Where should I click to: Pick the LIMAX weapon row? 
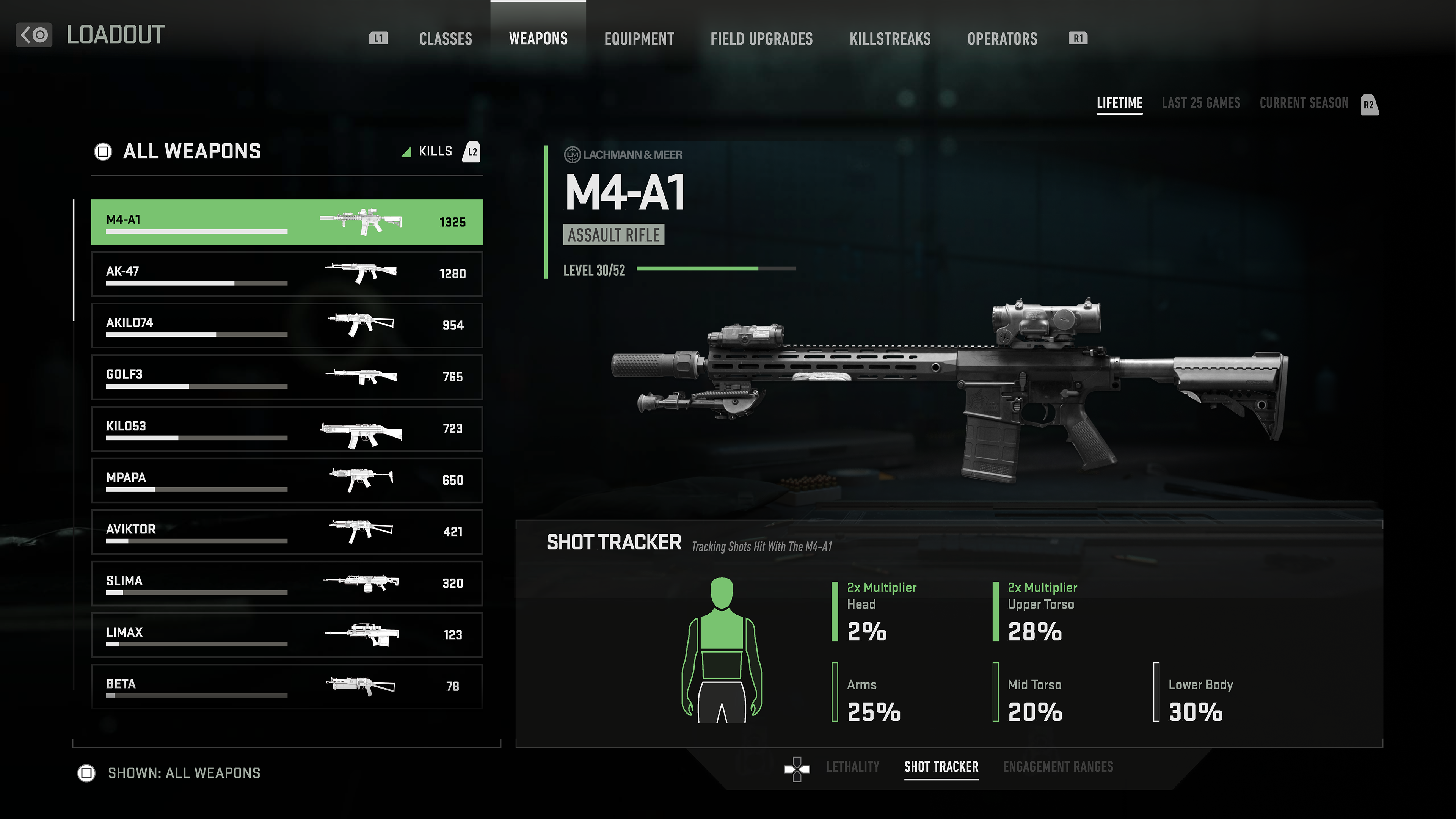pos(287,635)
